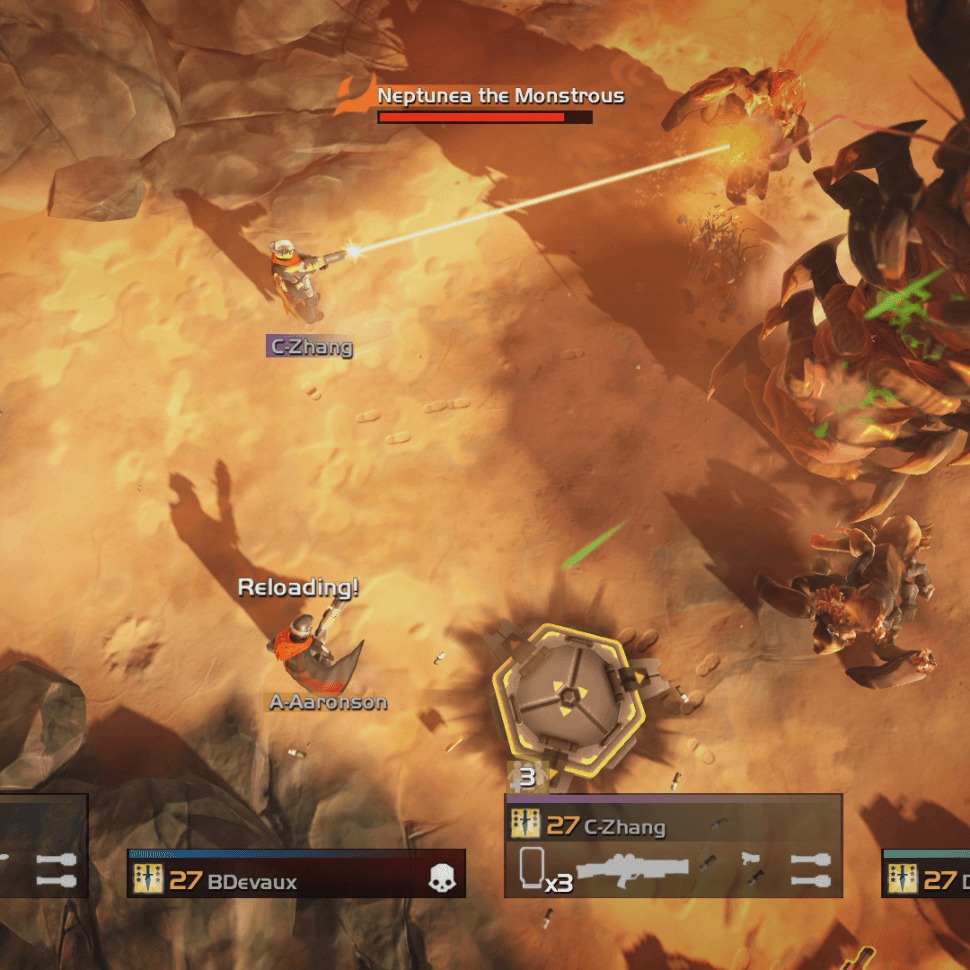Click BDevaux's skull death icon
Image resolution: width=970 pixels, height=970 pixels.
point(440,879)
